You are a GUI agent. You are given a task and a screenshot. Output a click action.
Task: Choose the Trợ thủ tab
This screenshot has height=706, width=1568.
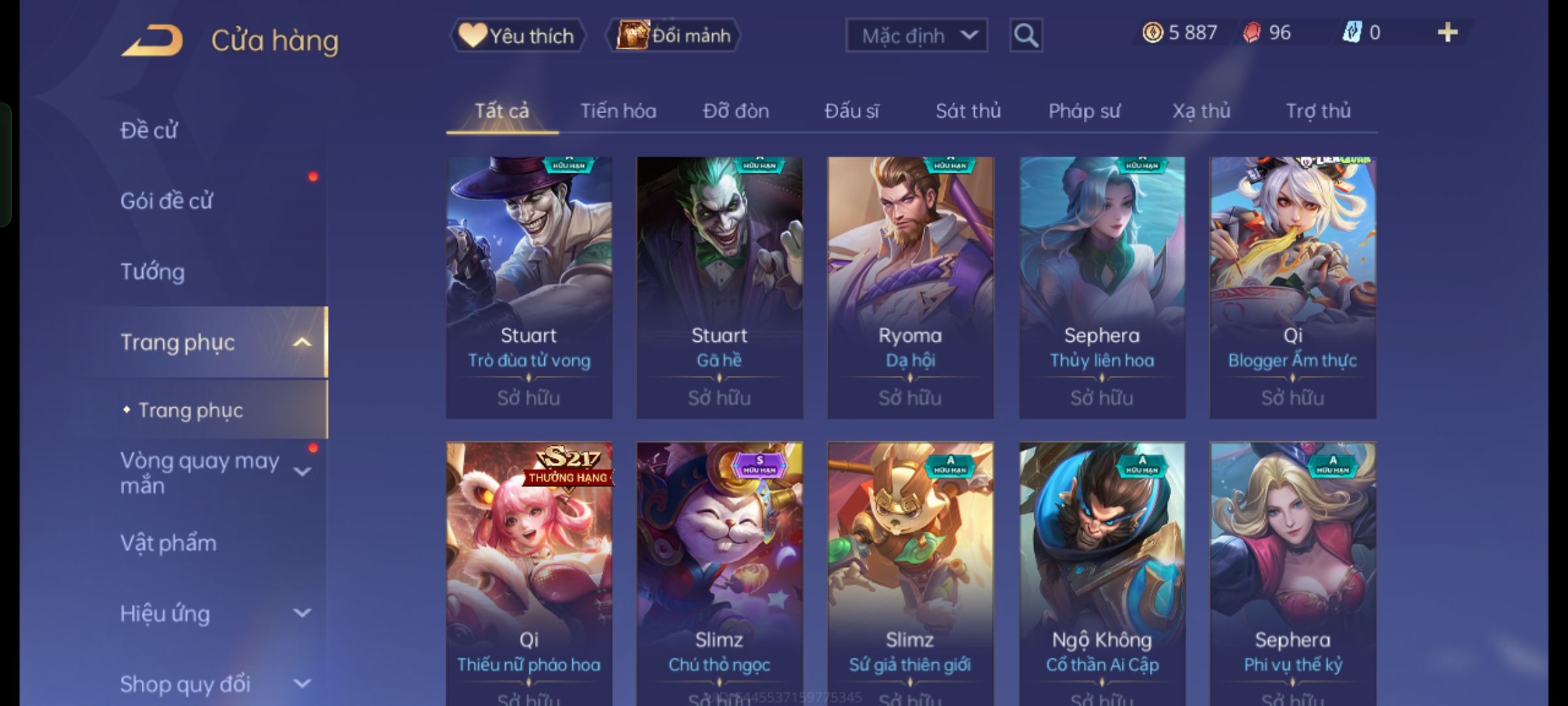(x=1318, y=111)
